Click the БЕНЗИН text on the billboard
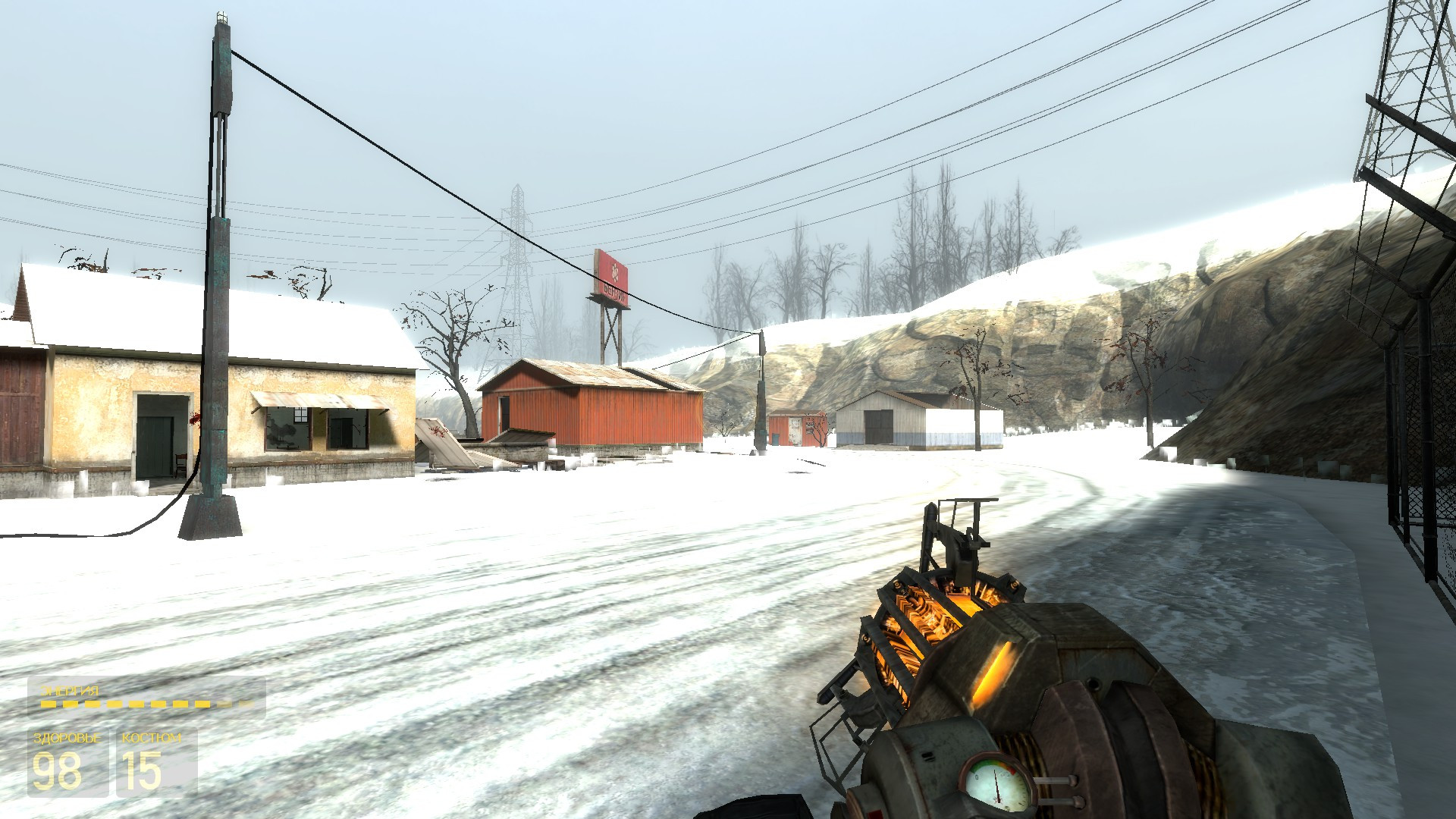1456x819 pixels. point(614,293)
